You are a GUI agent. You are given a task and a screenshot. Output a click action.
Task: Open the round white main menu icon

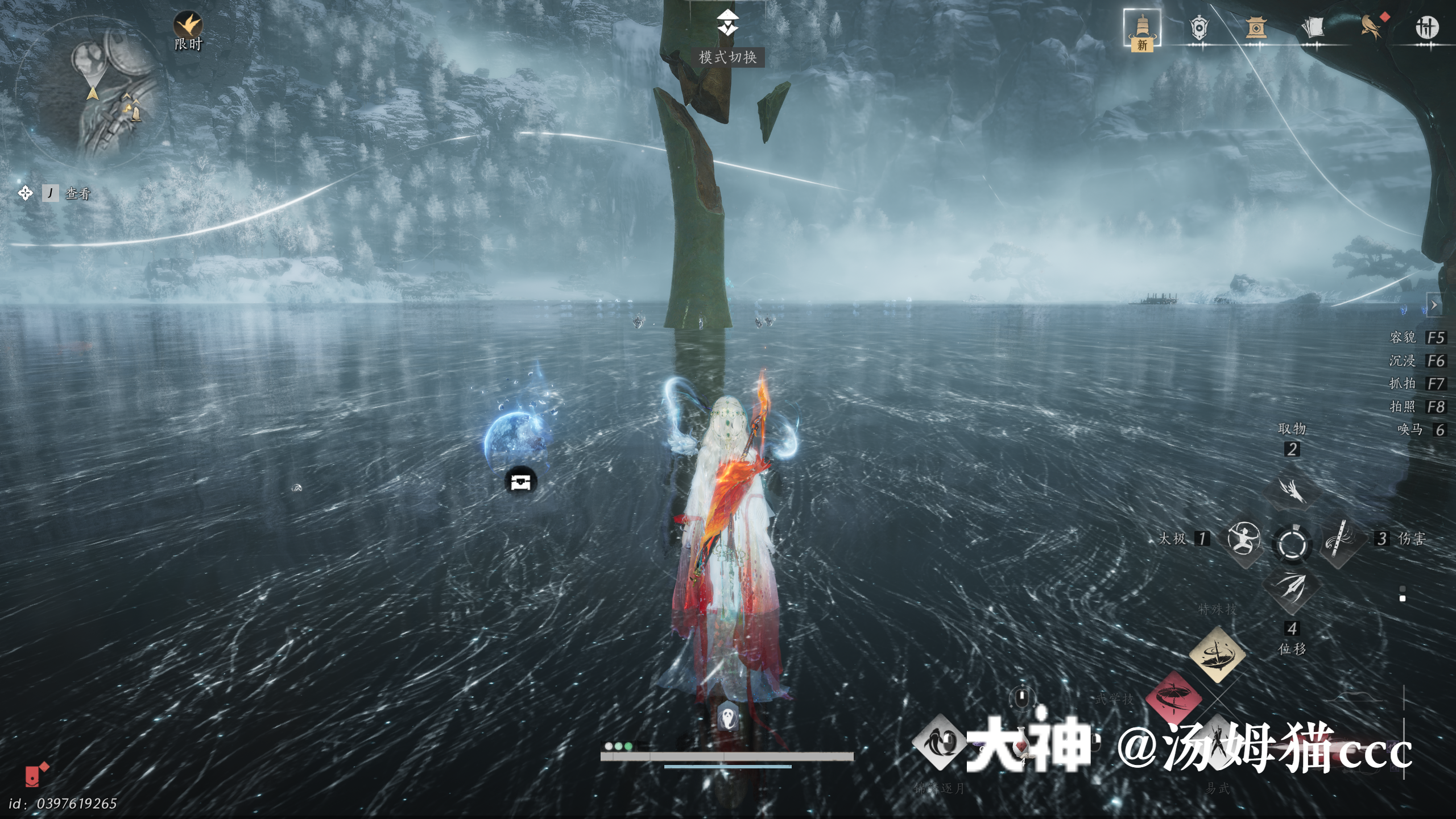click(x=1426, y=28)
